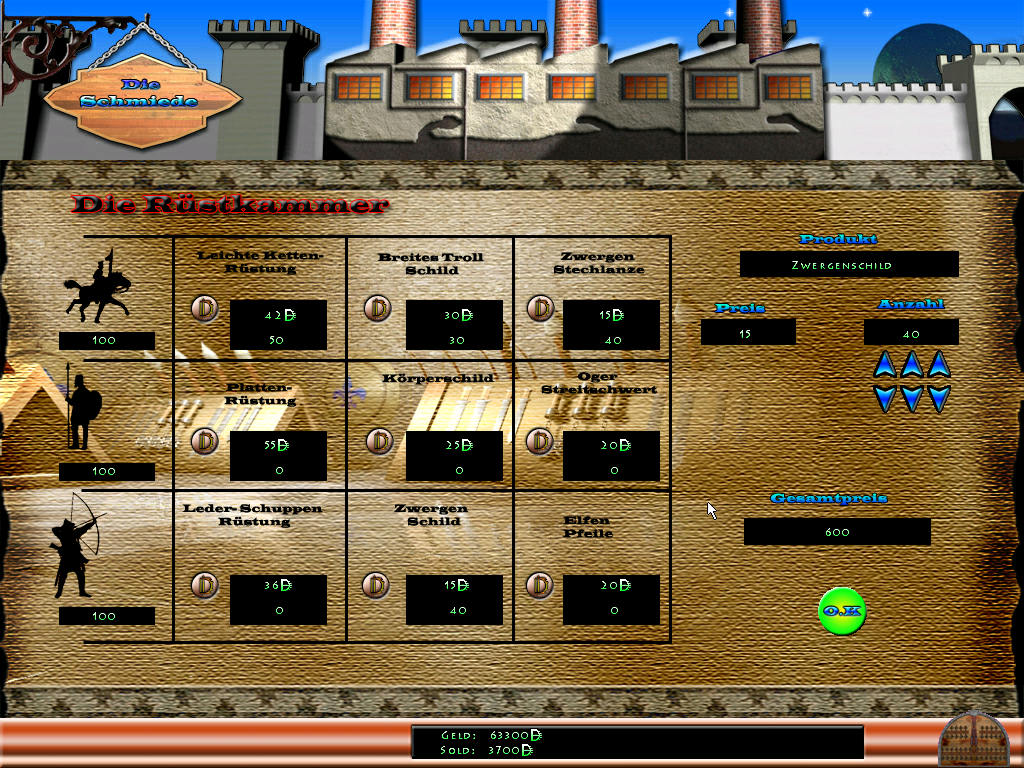Choose the Leder-Schuppen Rüstung coin
Screen dimensions: 1024x768
(x=205, y=585)
